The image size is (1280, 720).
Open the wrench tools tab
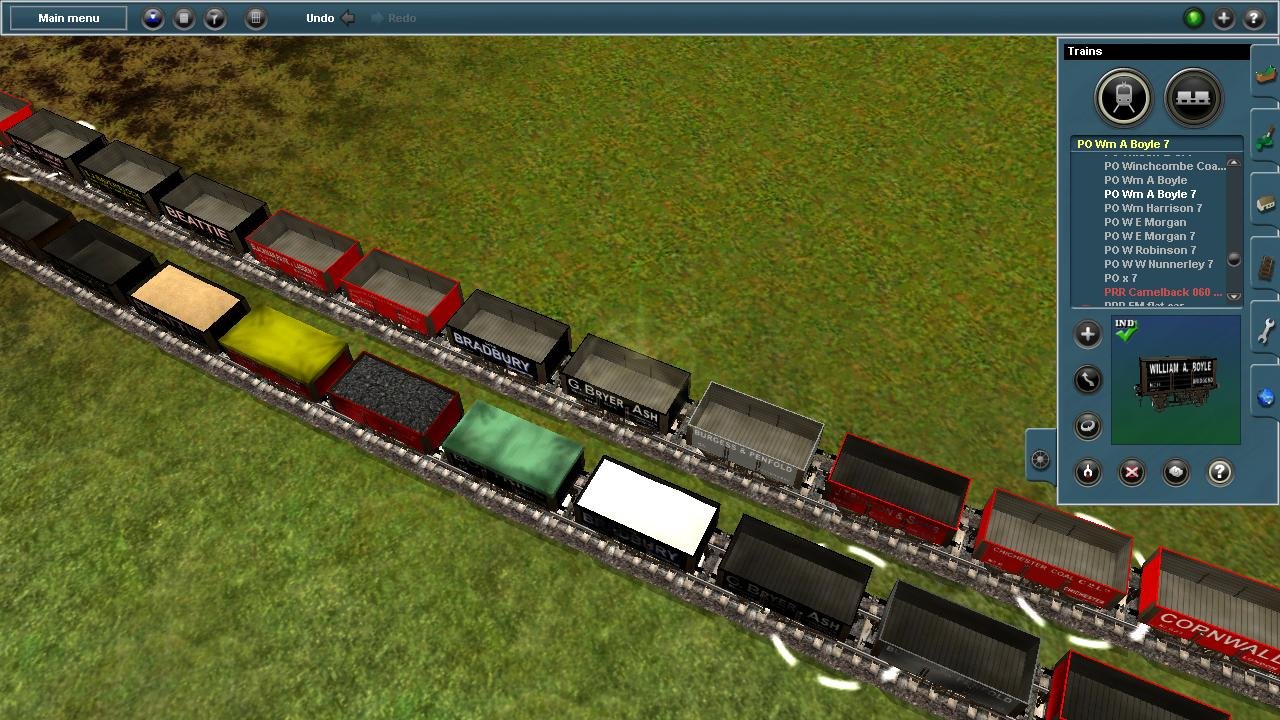[1265, 330]
